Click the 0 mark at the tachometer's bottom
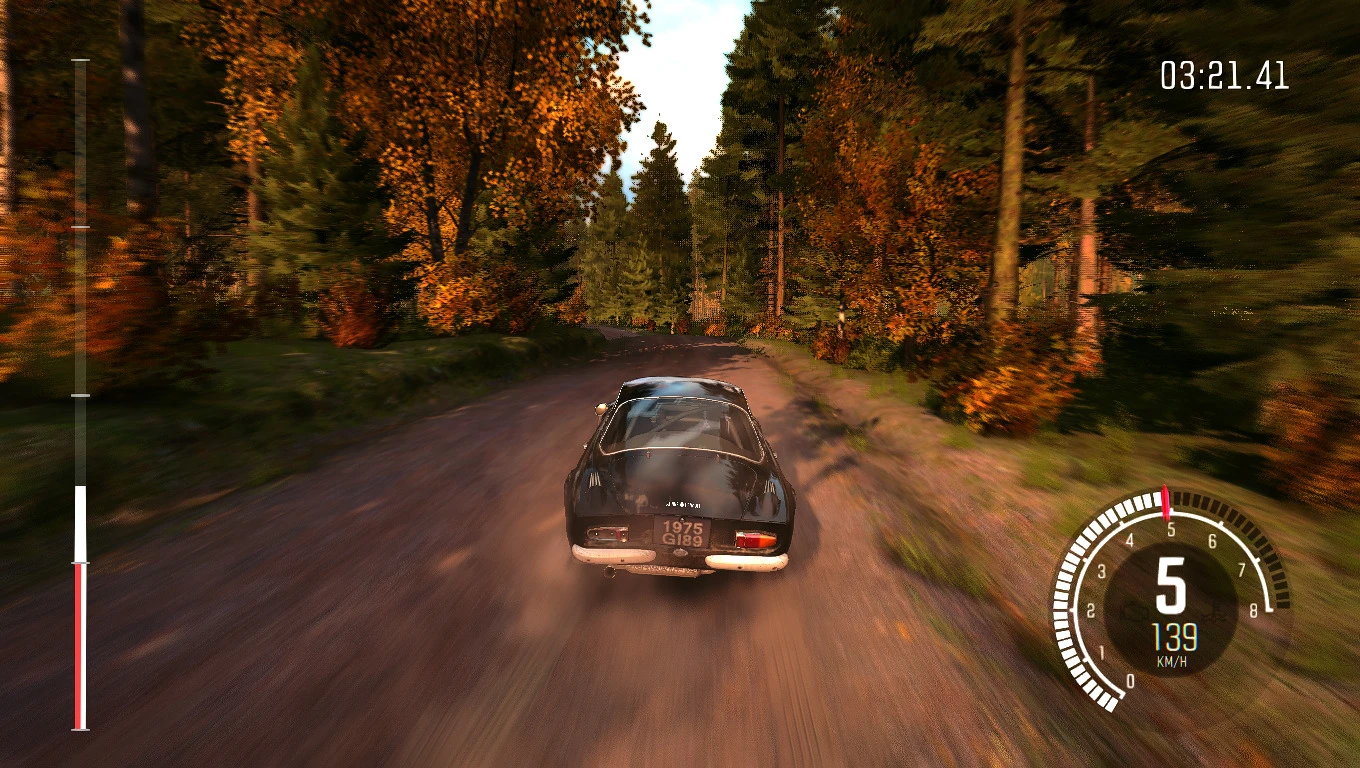Image resolution: width=1360 pixels, height=768 pixels. pos(1131,678)
